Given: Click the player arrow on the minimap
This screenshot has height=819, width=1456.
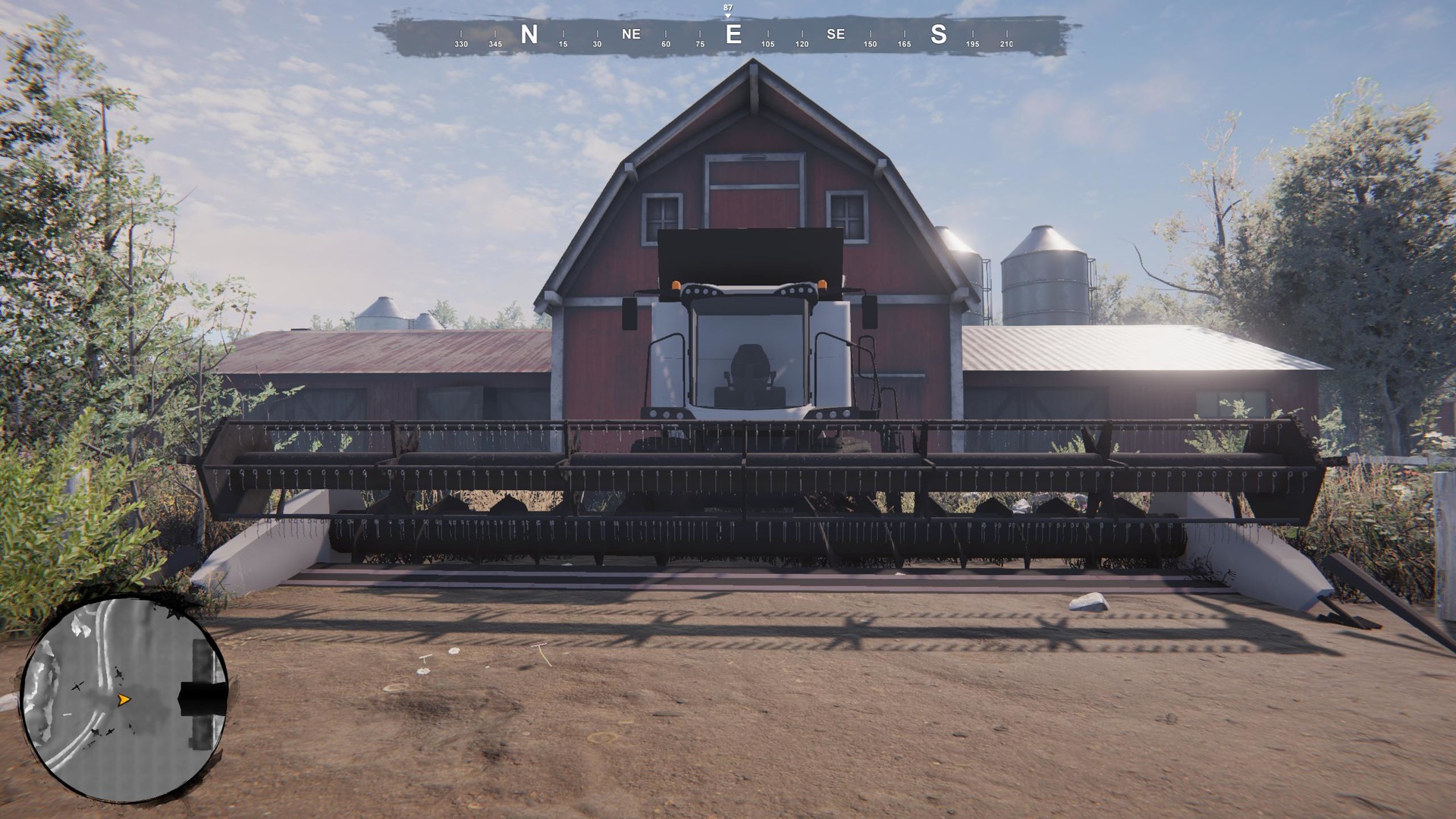Looking at the screenshot, I should point(125,699).
